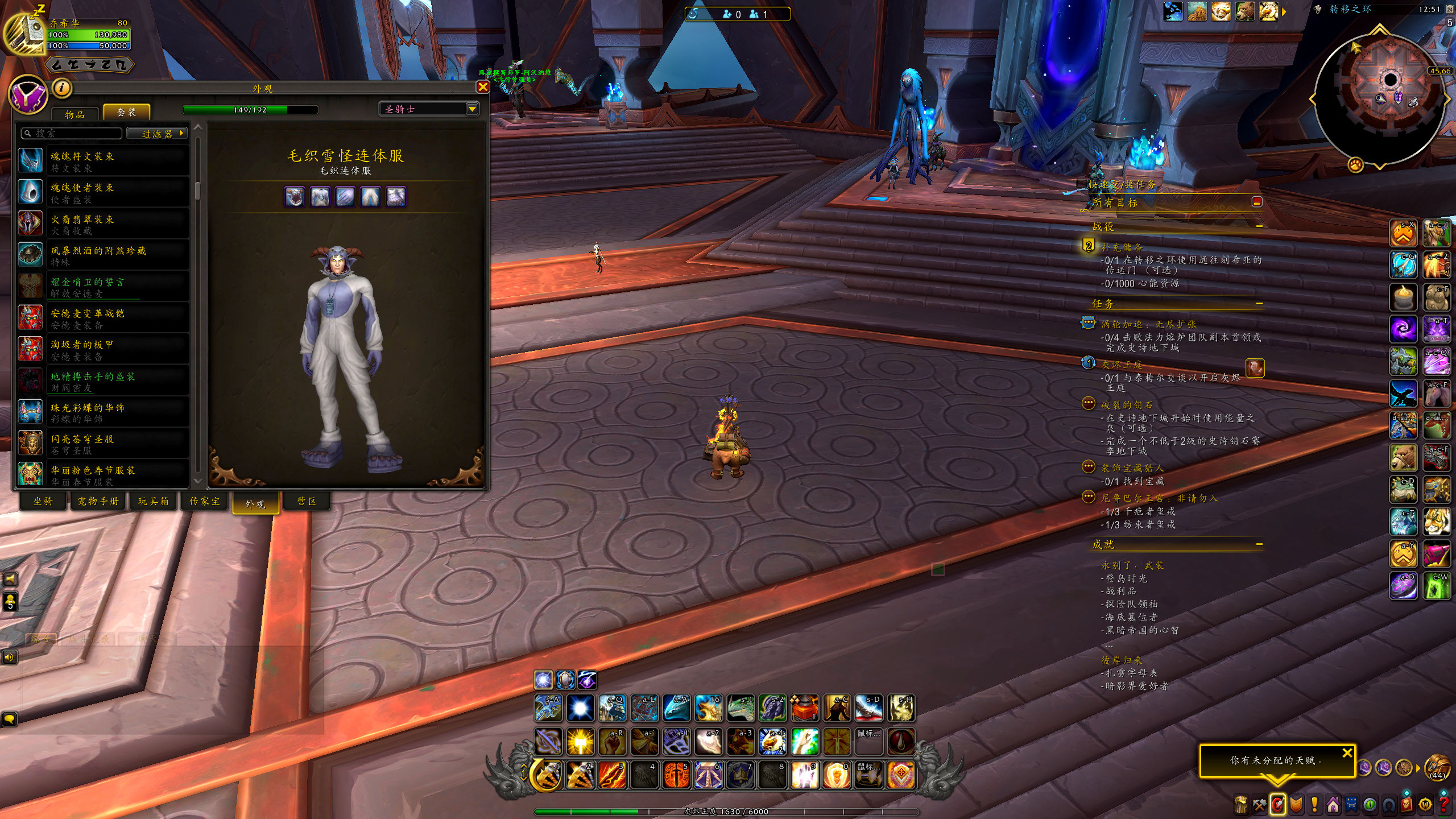Collapse the 成就 achievements section
The height and width of the screenshot is (819, 1456).
(x=1259, y=544)
